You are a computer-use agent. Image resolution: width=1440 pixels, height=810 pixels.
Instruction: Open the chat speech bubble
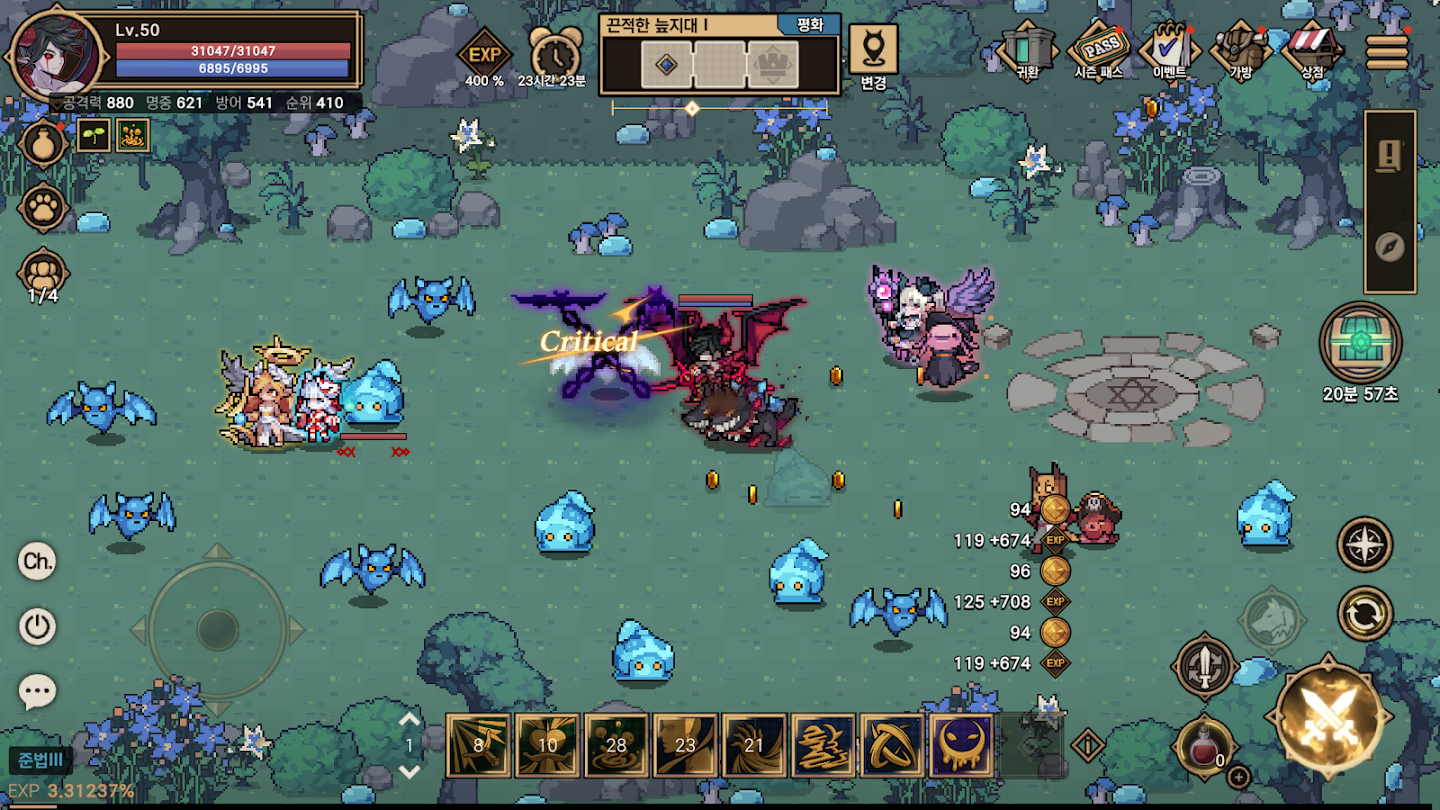point(38,691)
